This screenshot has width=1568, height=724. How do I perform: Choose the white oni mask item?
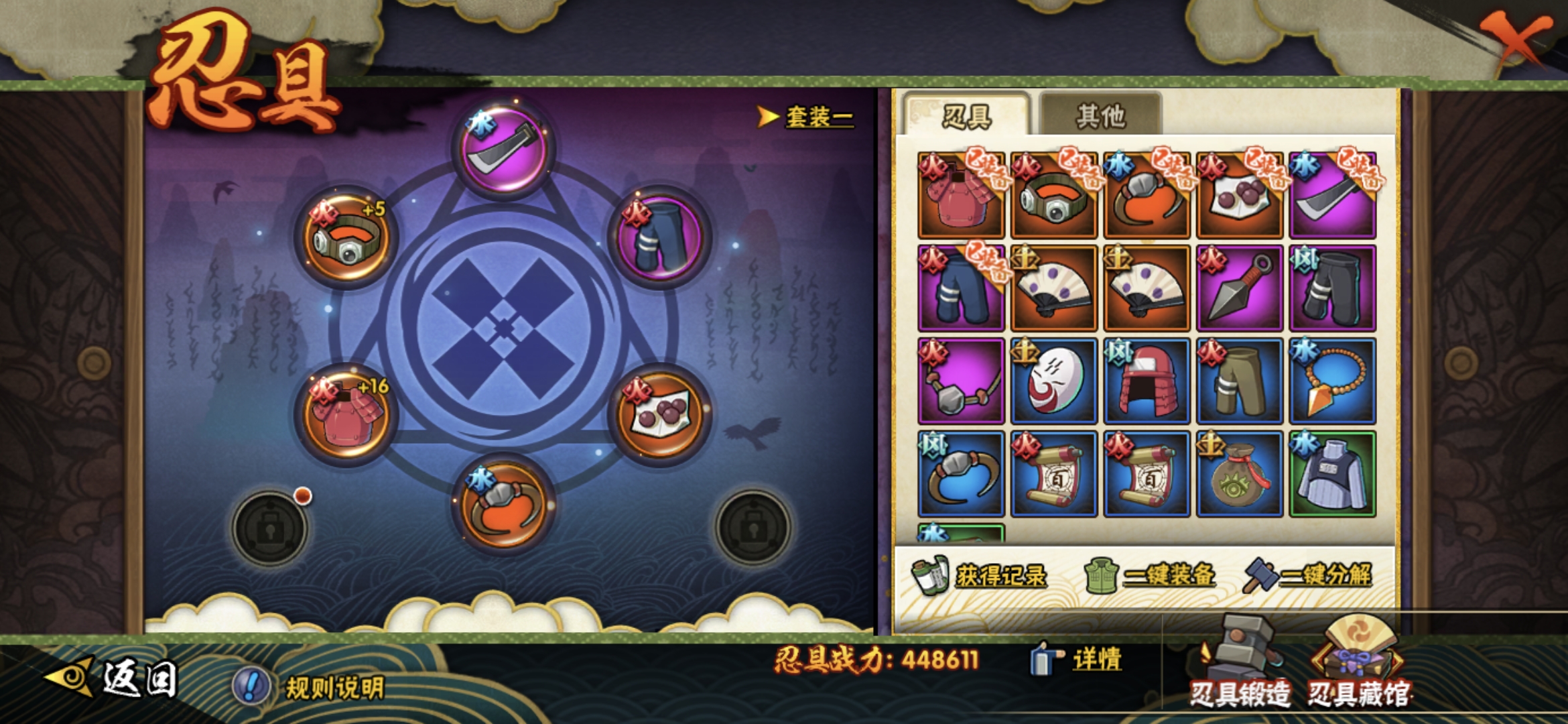click(x=1053, y=381)
